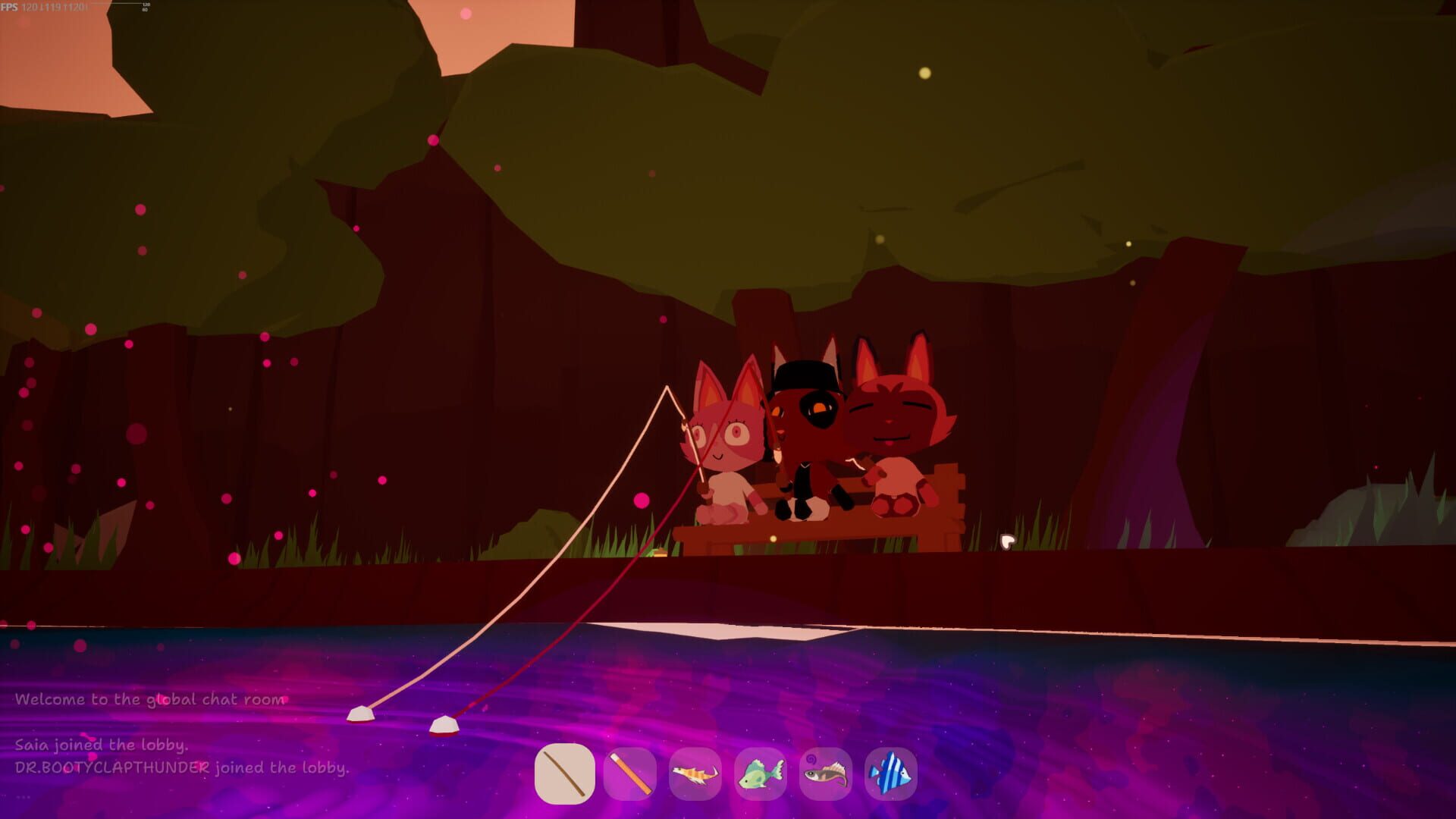Image resolution: width=1456 pixels, height=819 pixels.
Task: Equip the orange fishing rod from the hotbar
Action: coord(628,772)
